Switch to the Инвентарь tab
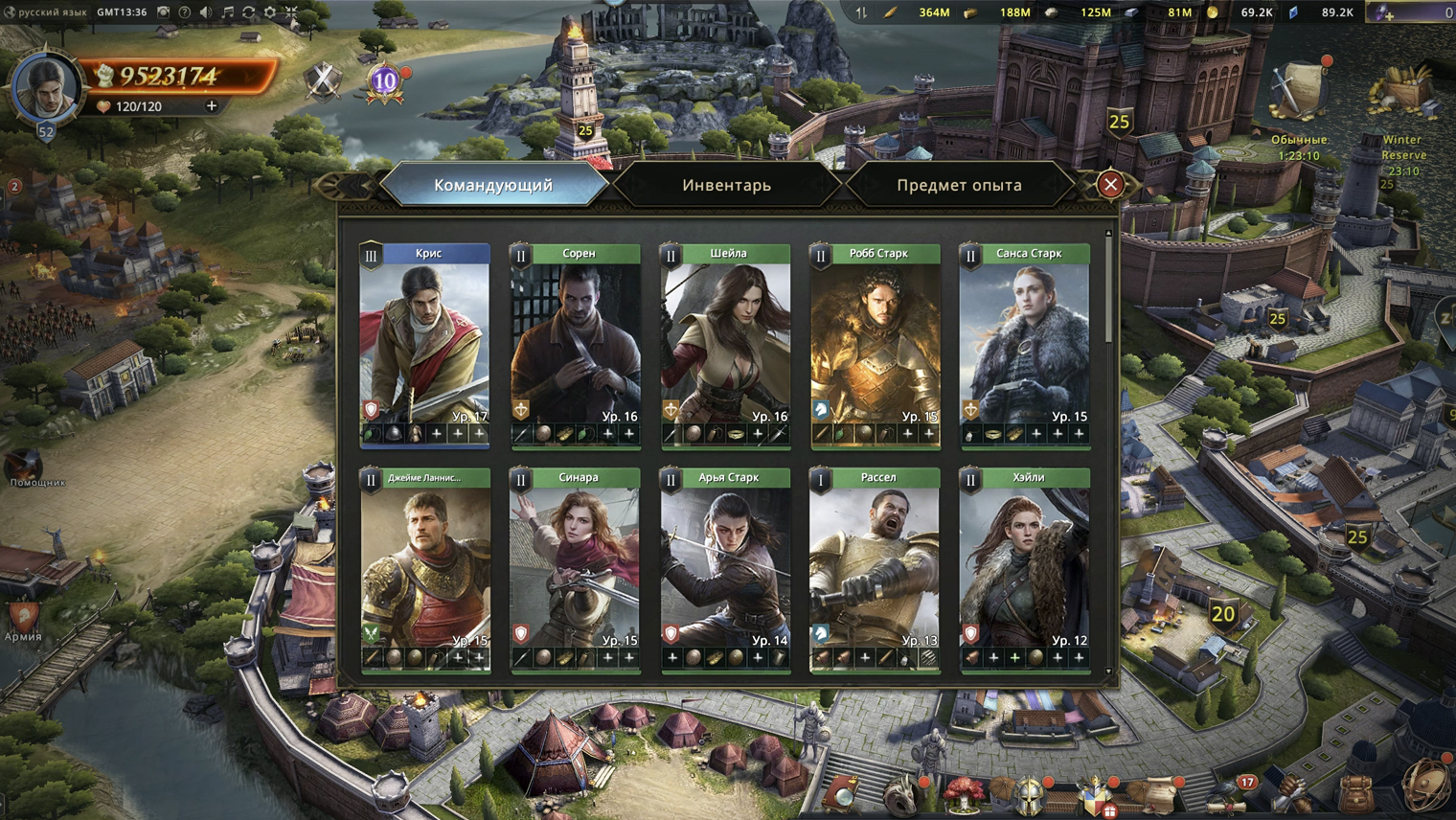The image size is (1456, 820). 726,185
